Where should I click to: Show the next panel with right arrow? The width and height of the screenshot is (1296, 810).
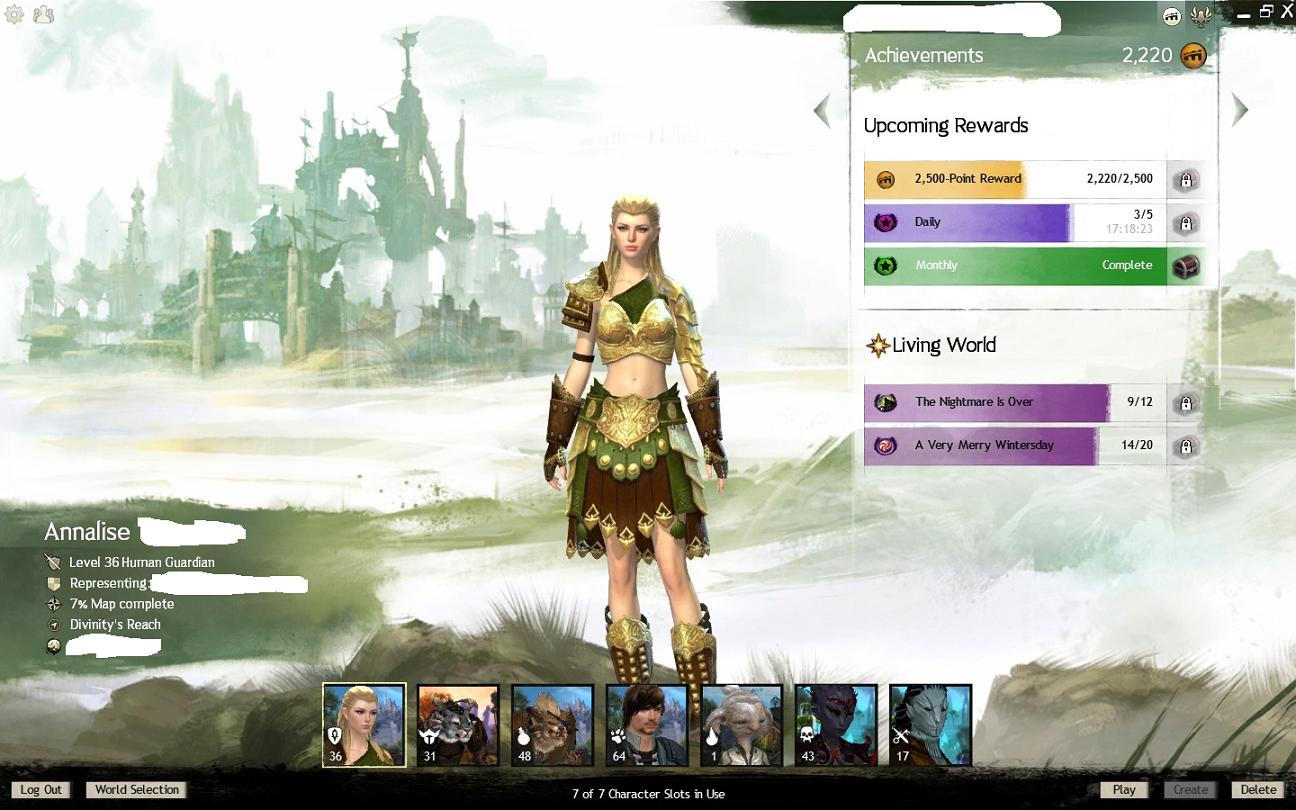click(1240, 110)
